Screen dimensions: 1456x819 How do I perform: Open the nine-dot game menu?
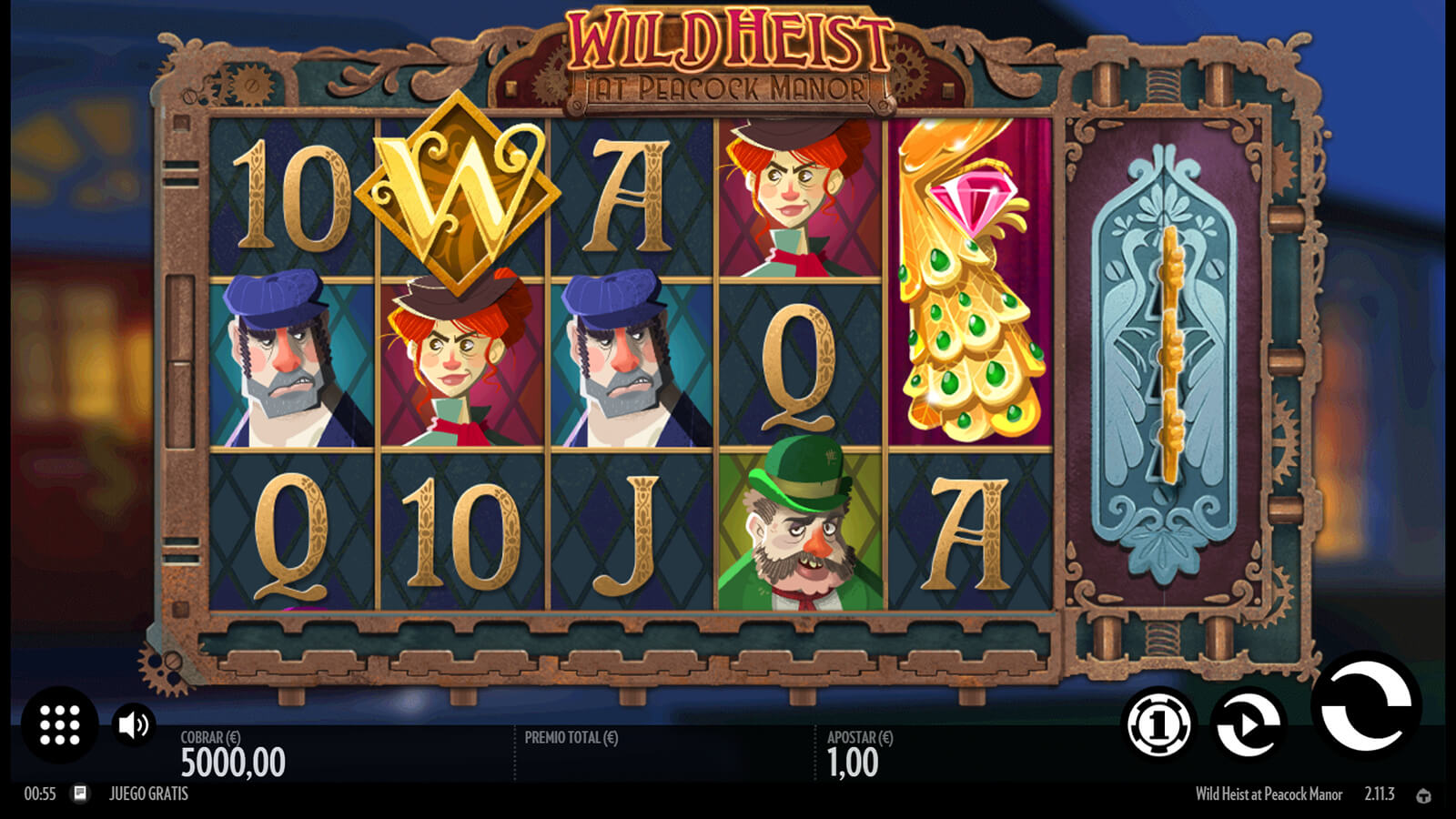[60, 724]
